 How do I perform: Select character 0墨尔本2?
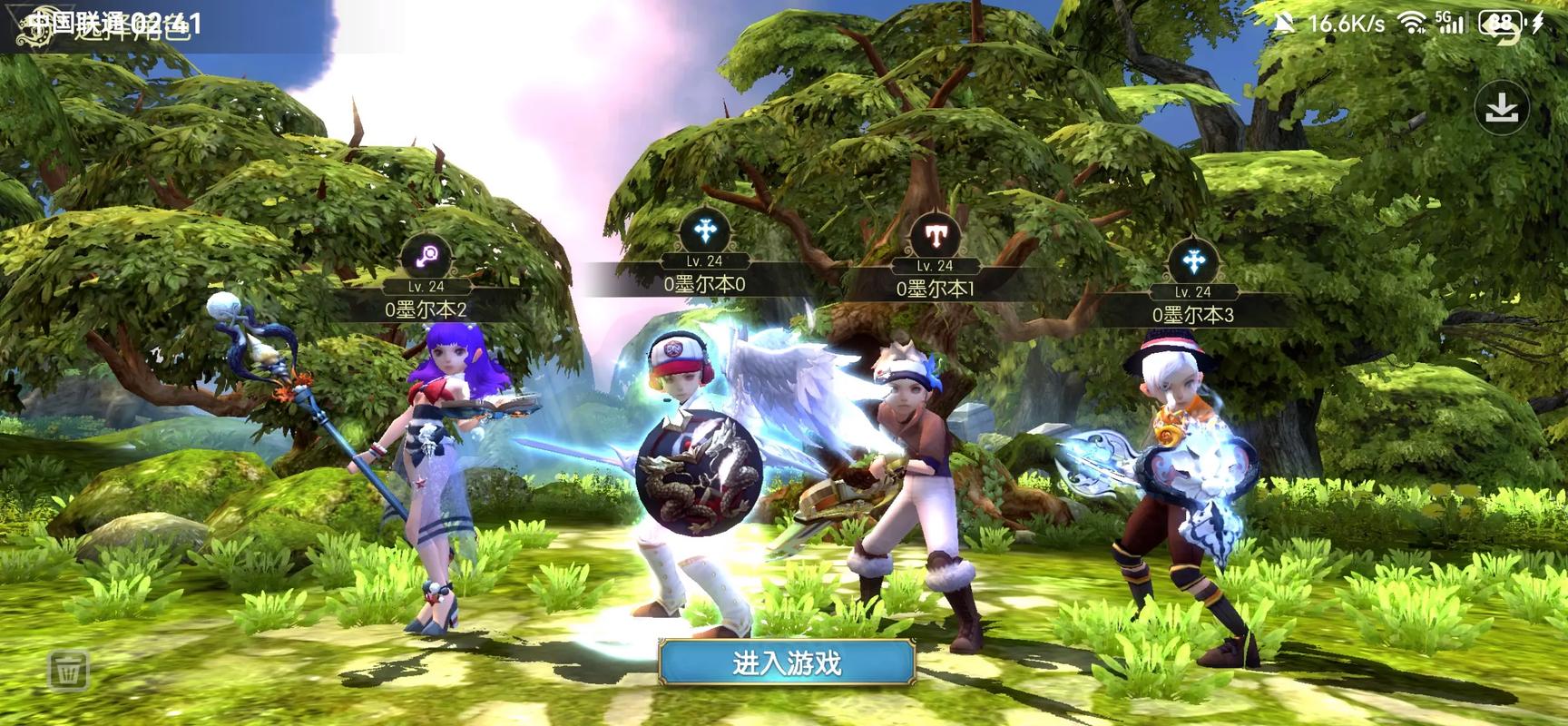pyautogui.click(x=426, y=309)
